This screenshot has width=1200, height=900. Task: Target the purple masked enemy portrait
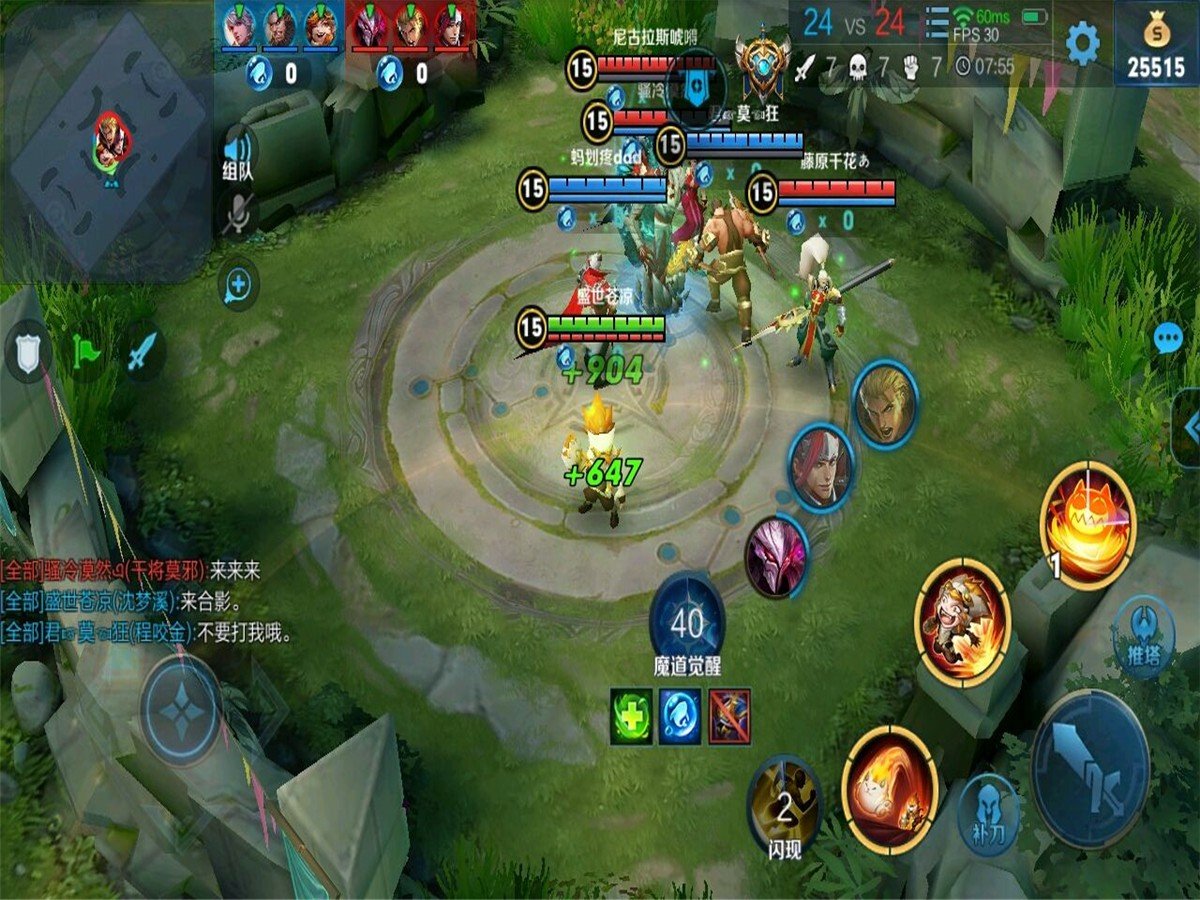777,555
